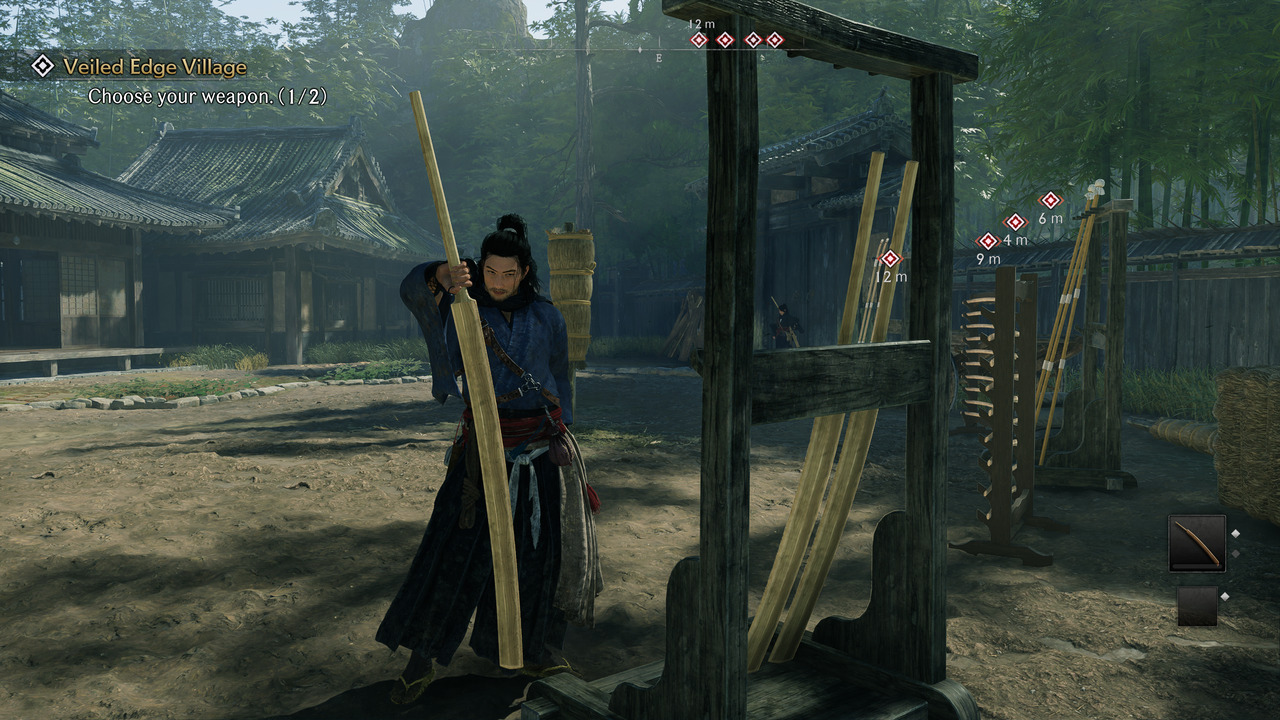Click the quest diamond icon beside Veiled Edge Village
This screenshot has width=1280, height=720.
coord(42,68)
